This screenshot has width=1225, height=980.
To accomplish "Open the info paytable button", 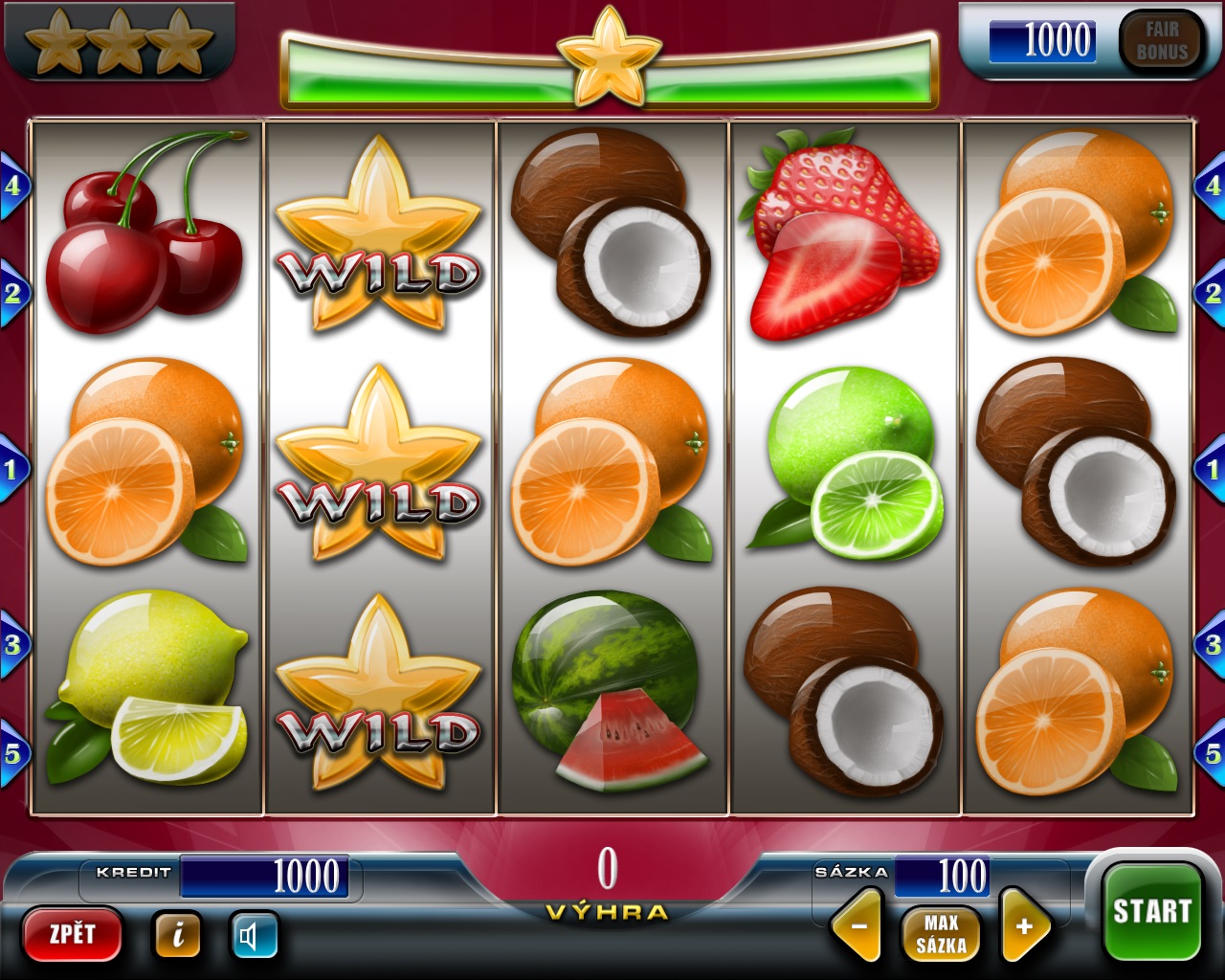I will pyautogui.click(x=177, y=934).
